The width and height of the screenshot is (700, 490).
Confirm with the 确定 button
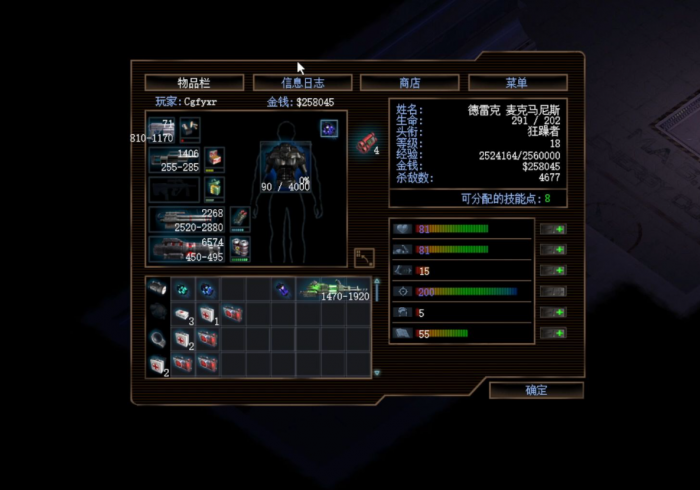[536, 390]
